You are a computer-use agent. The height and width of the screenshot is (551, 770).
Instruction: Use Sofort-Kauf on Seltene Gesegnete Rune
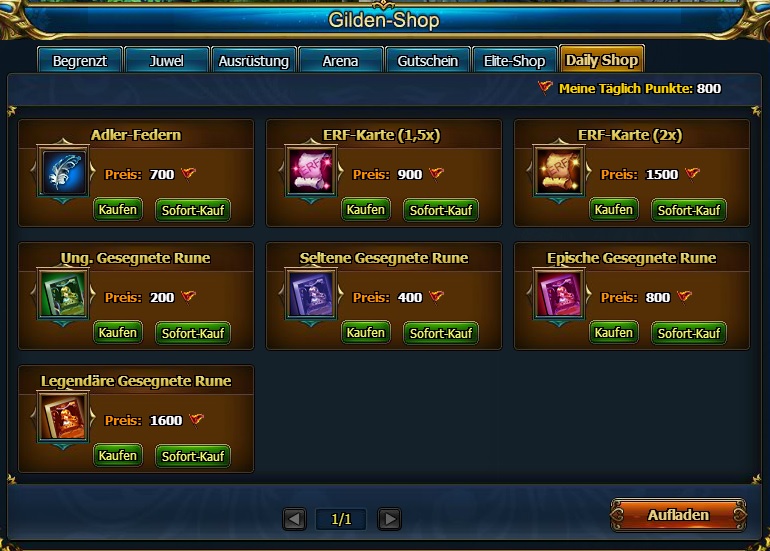[x=441, y=333]
